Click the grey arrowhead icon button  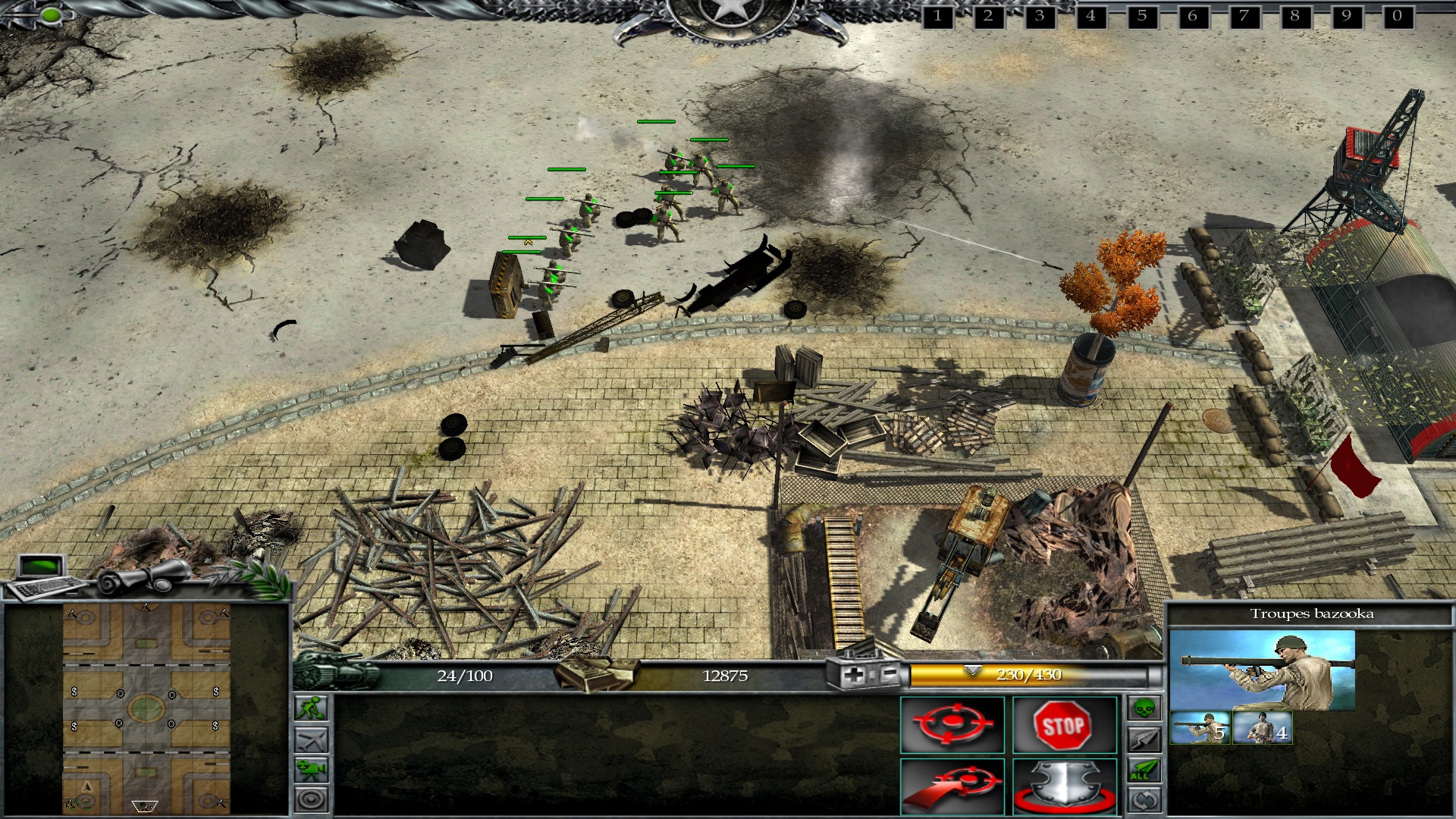pyautogui.click(x=1144, y=739)
